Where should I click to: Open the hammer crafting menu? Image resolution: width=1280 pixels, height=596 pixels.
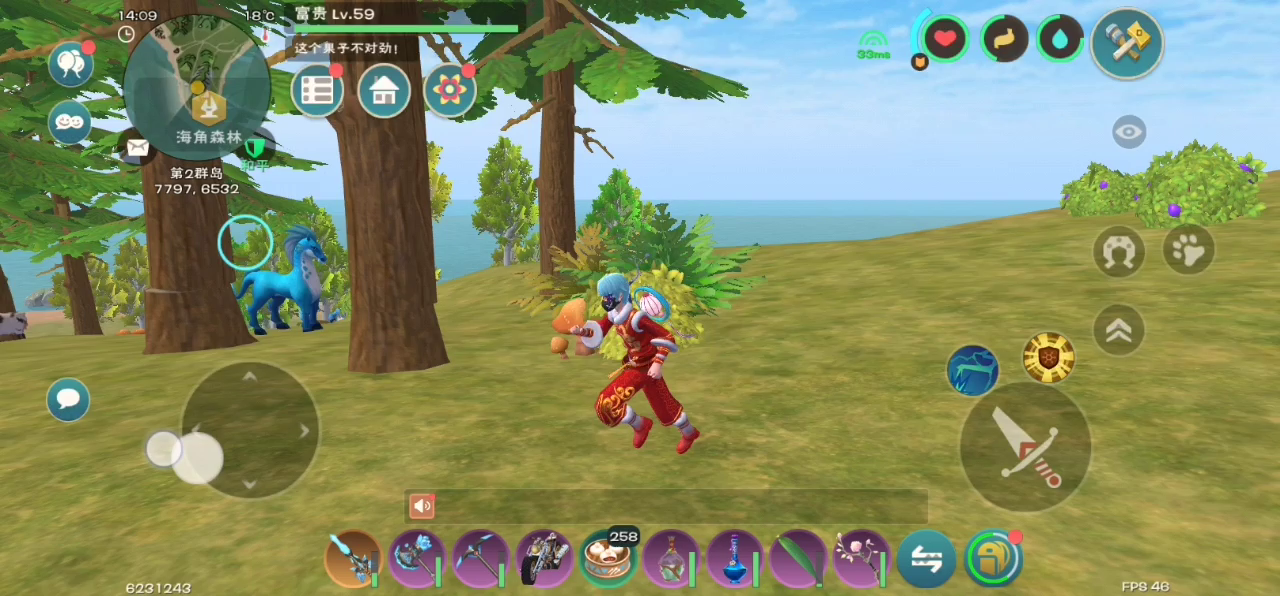click(x=1127, y=43)
